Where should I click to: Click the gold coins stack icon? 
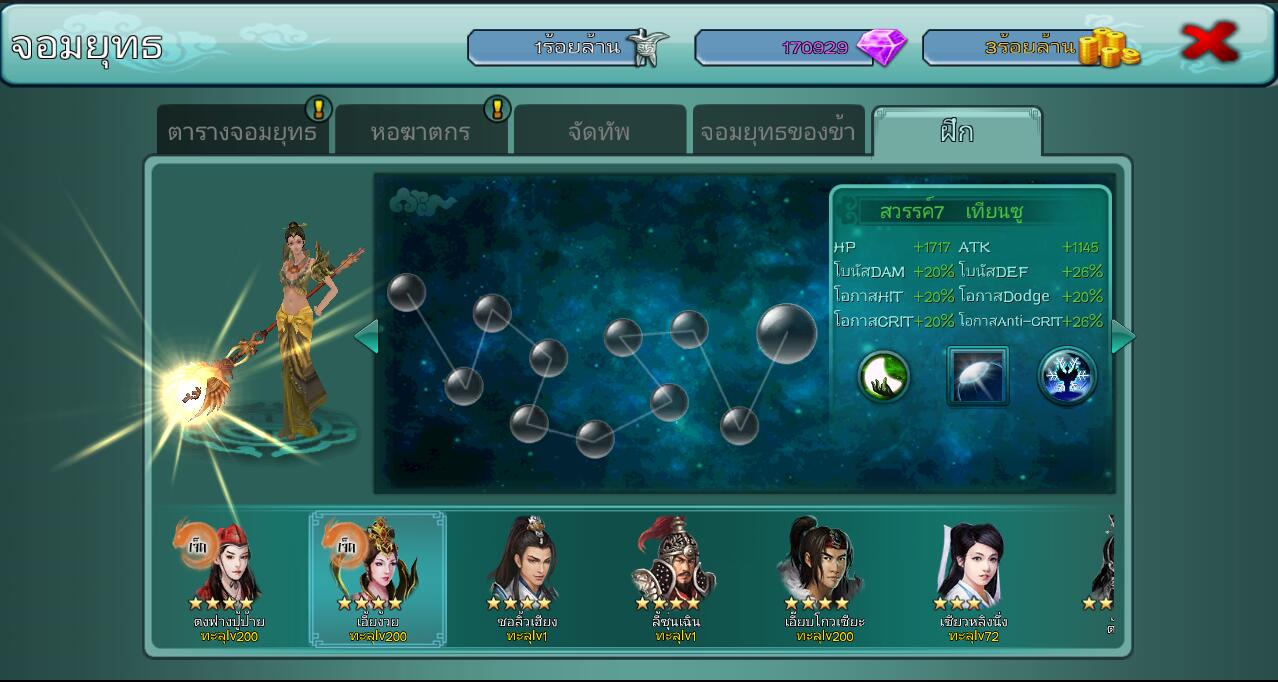1108,48
